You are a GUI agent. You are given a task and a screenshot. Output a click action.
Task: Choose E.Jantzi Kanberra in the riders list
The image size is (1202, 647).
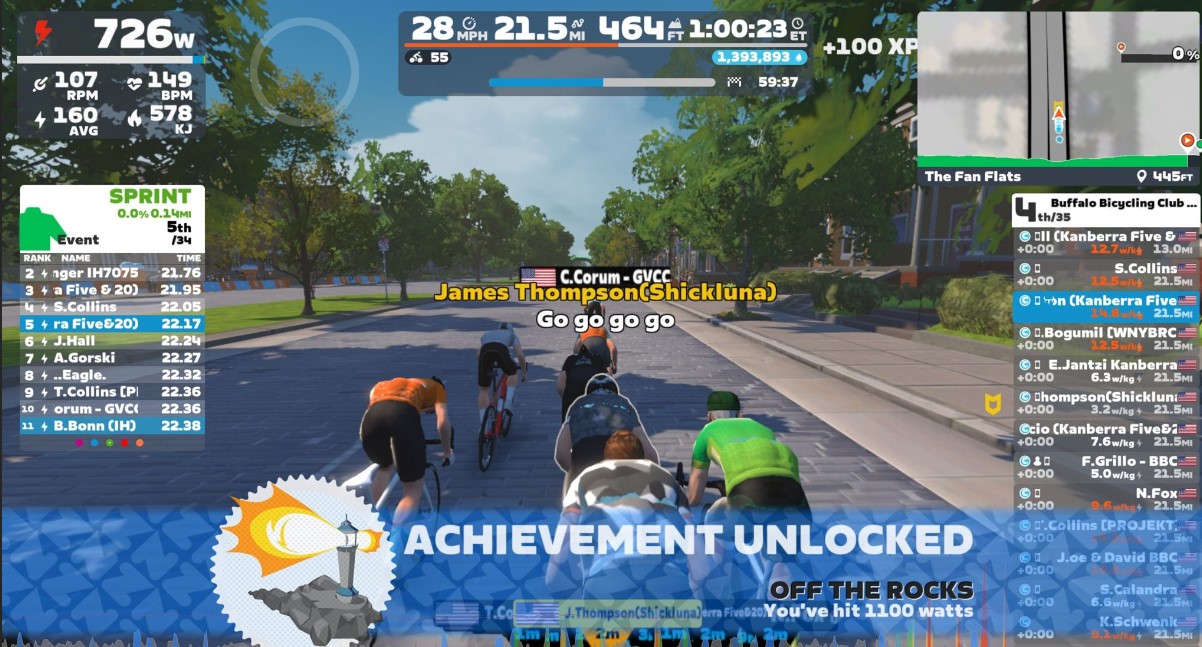coord(1106,371)
